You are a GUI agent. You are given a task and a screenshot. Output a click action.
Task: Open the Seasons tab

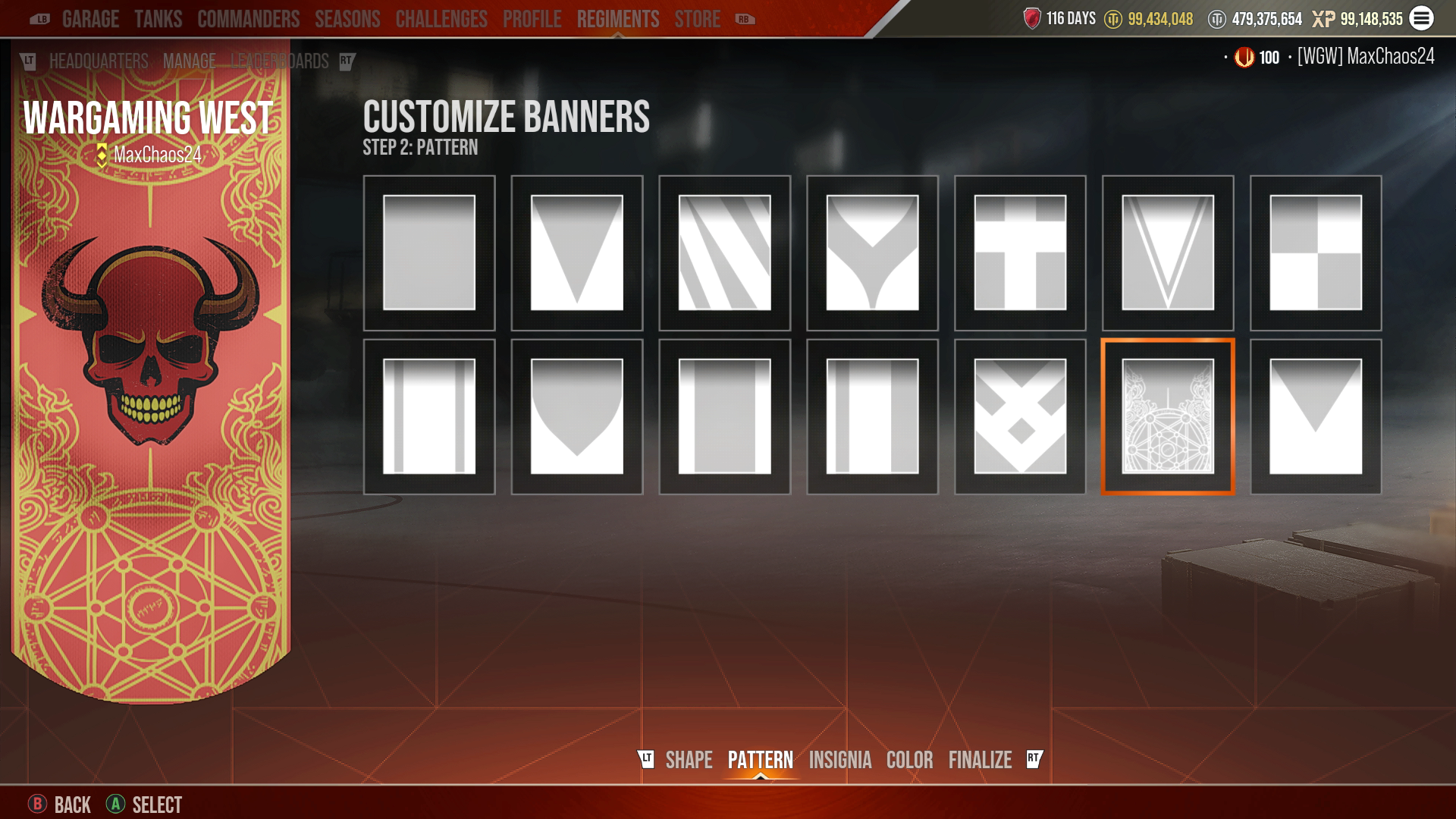point(347,19)
